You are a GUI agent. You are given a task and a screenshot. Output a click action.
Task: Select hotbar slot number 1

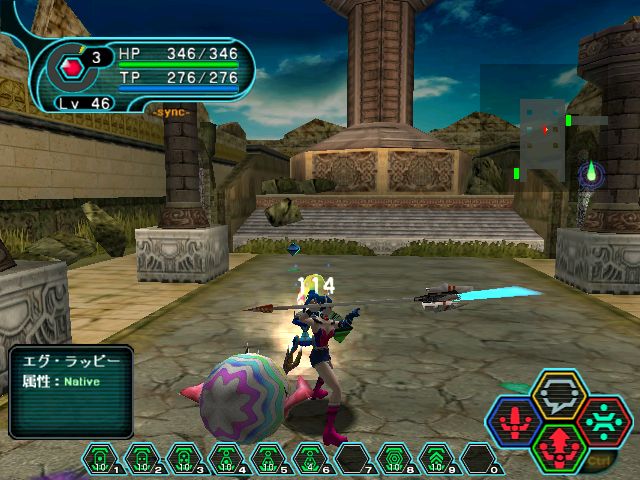click(99, 460)
